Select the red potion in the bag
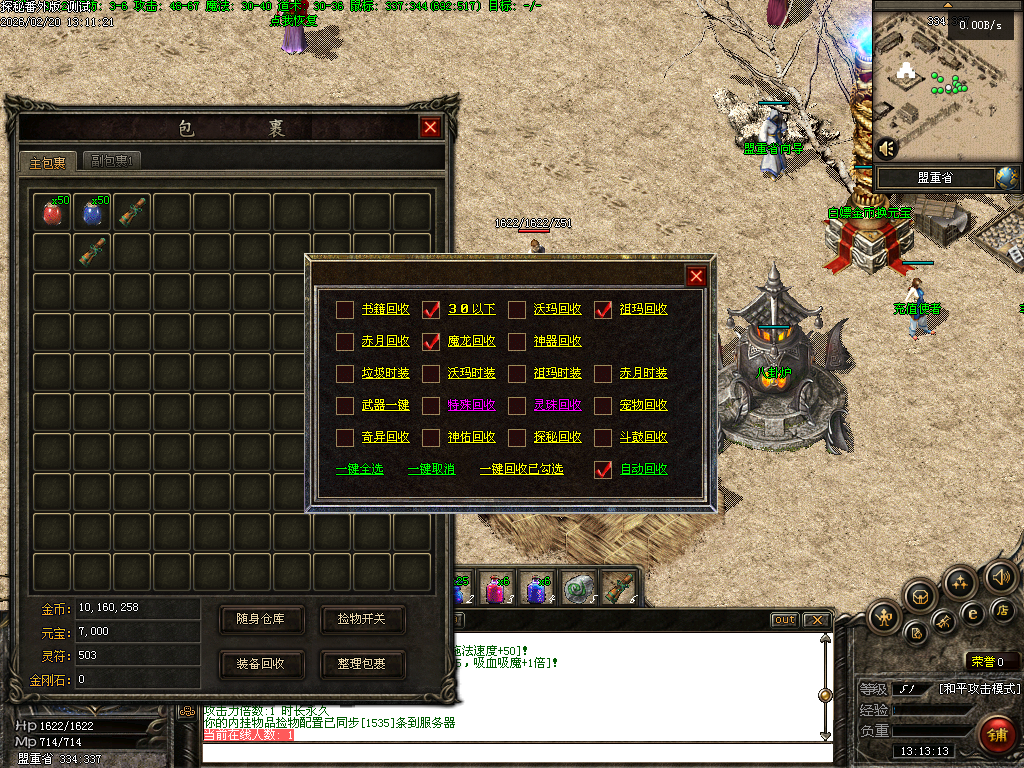Viewport: 1024px width, 768px height. click(53, 212)
